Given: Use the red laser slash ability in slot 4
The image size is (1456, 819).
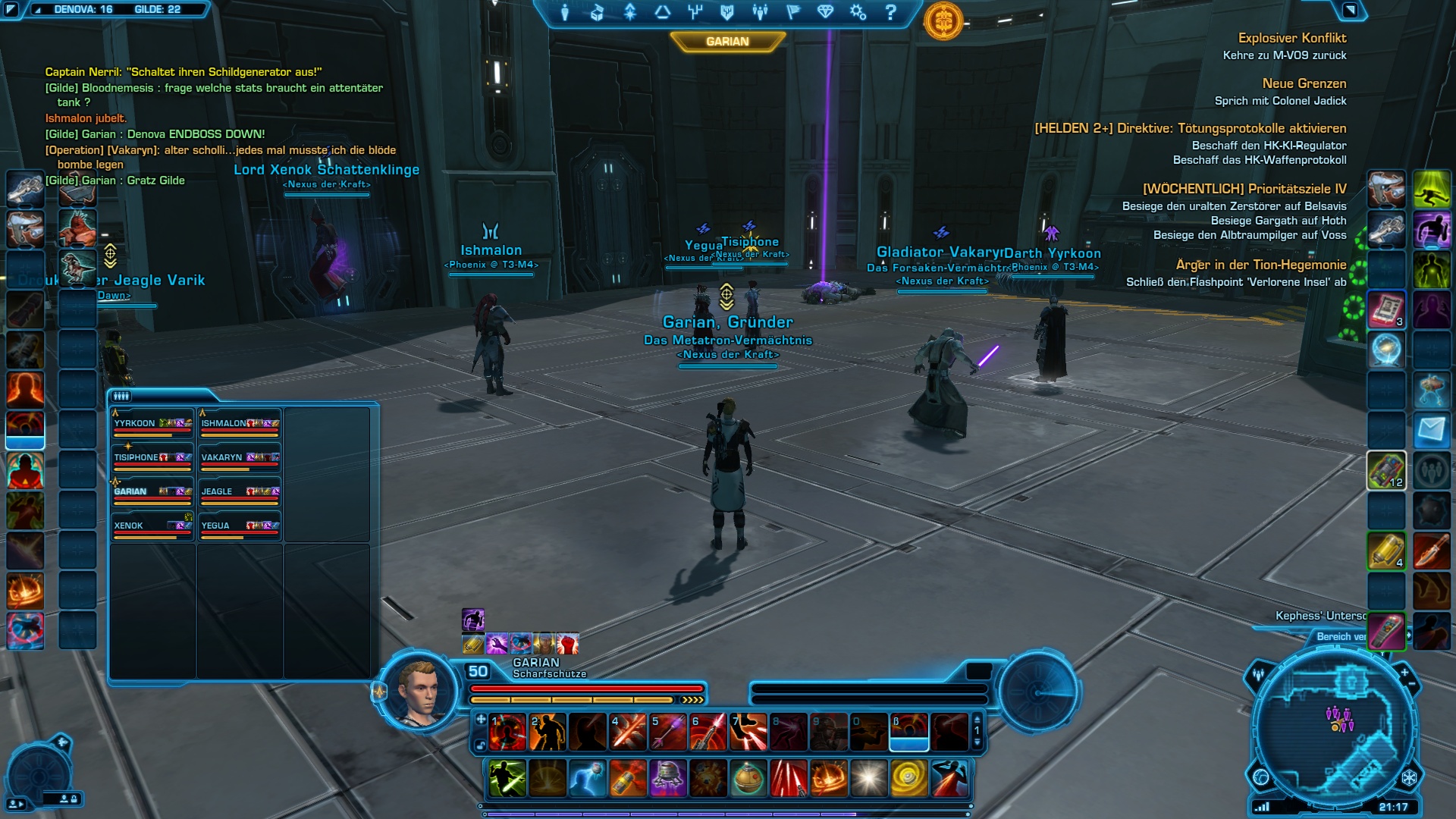Looking at the screenshot, I should point(628,733).
